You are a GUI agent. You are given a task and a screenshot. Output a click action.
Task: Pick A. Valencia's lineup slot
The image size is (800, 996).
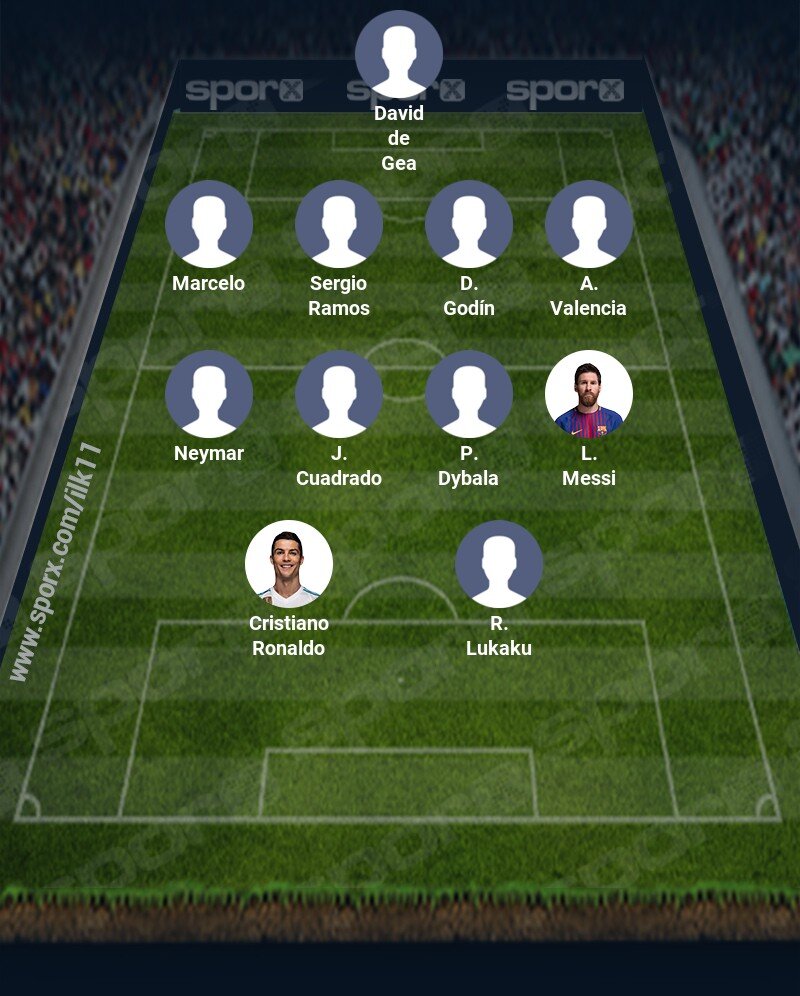589,224
